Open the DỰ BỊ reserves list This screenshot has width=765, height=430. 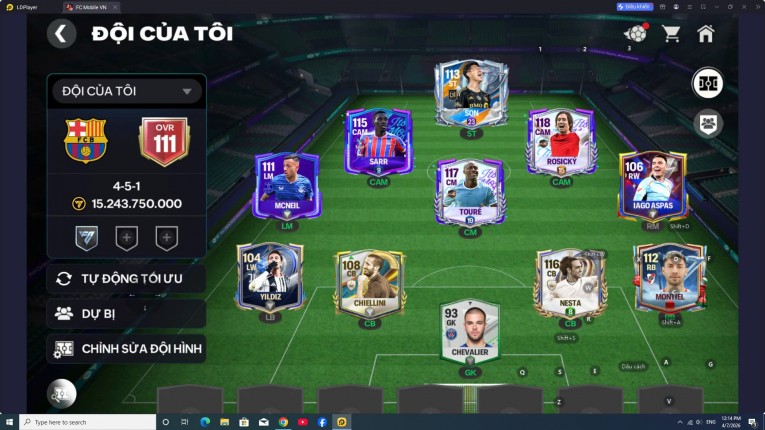tap(126, 313)
